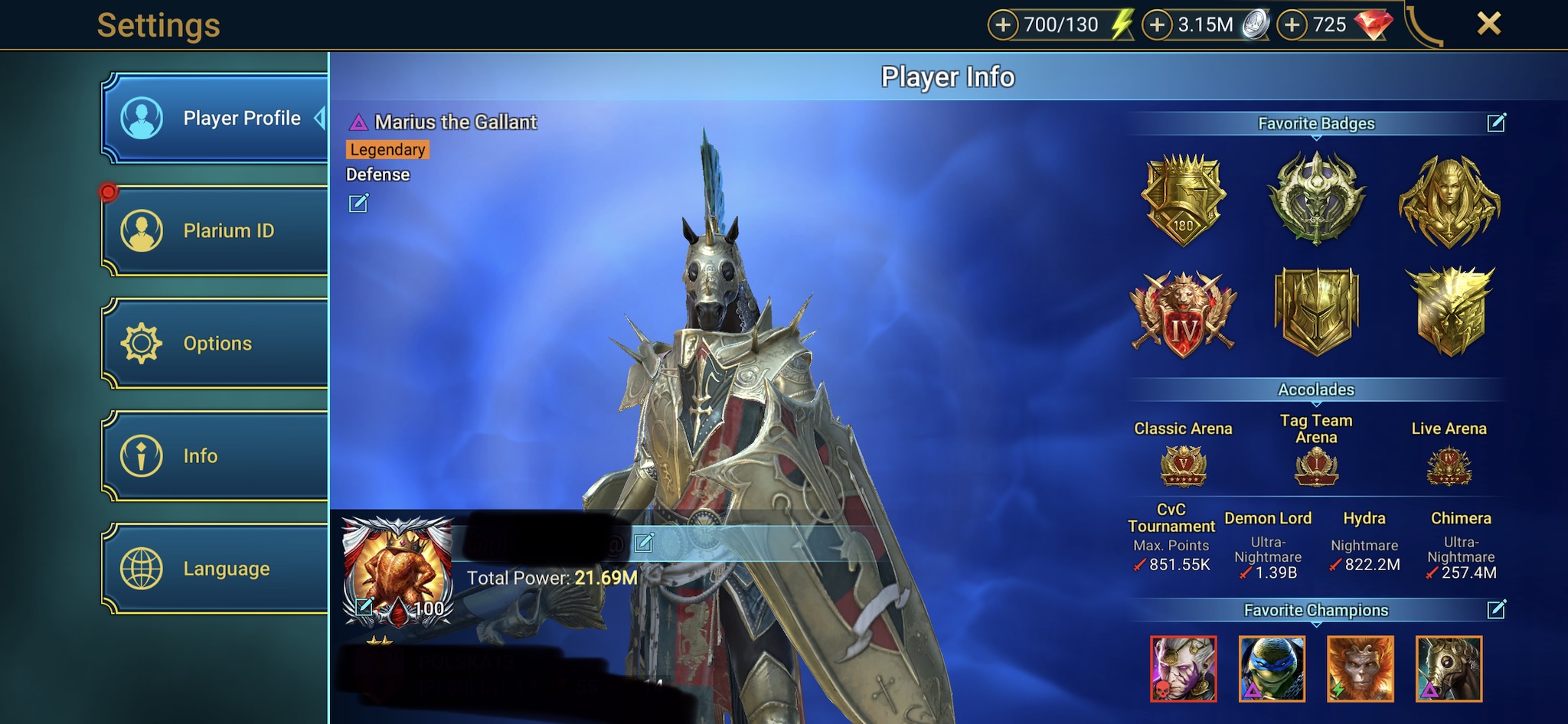
Task: Add more energy with the plus button
Action: coord(1003,25)
